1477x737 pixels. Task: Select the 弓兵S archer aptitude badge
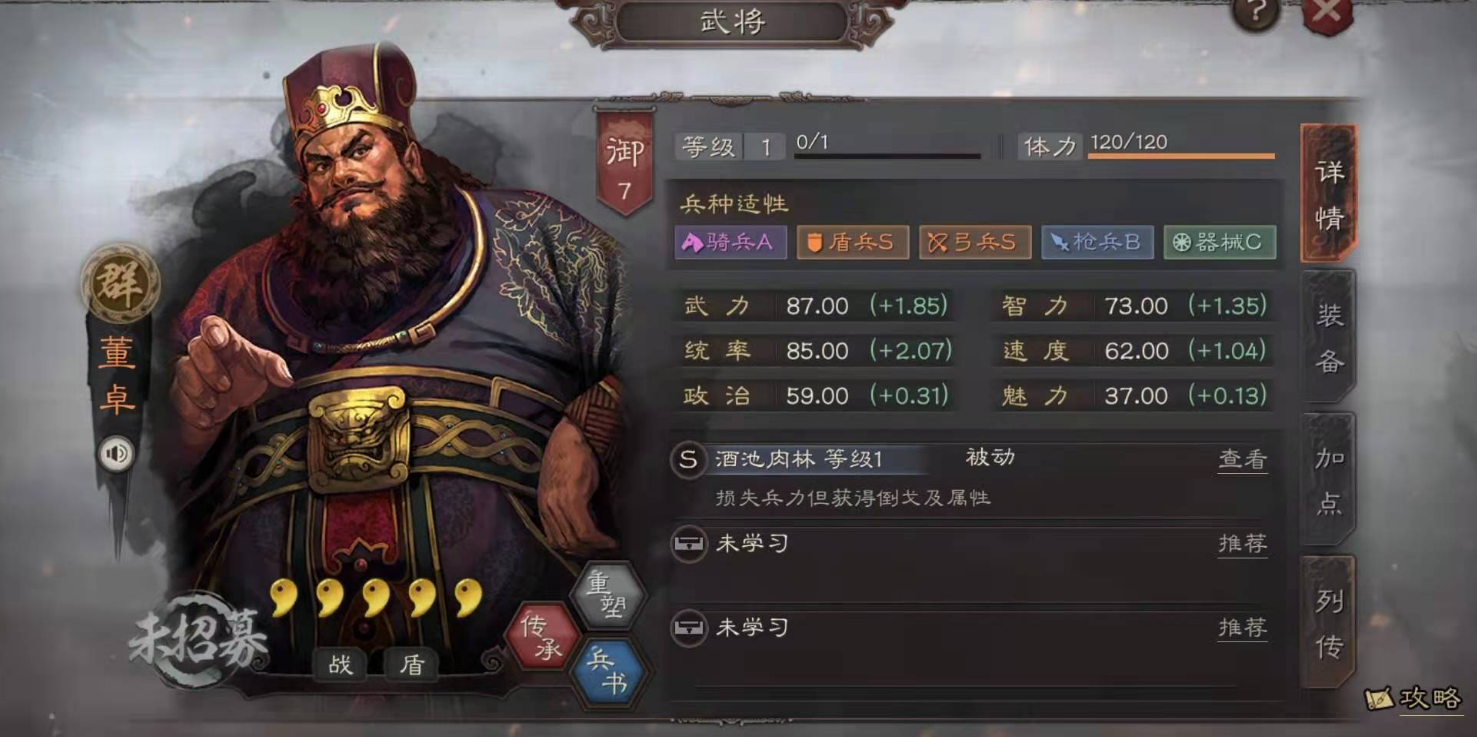pos(975,242)
